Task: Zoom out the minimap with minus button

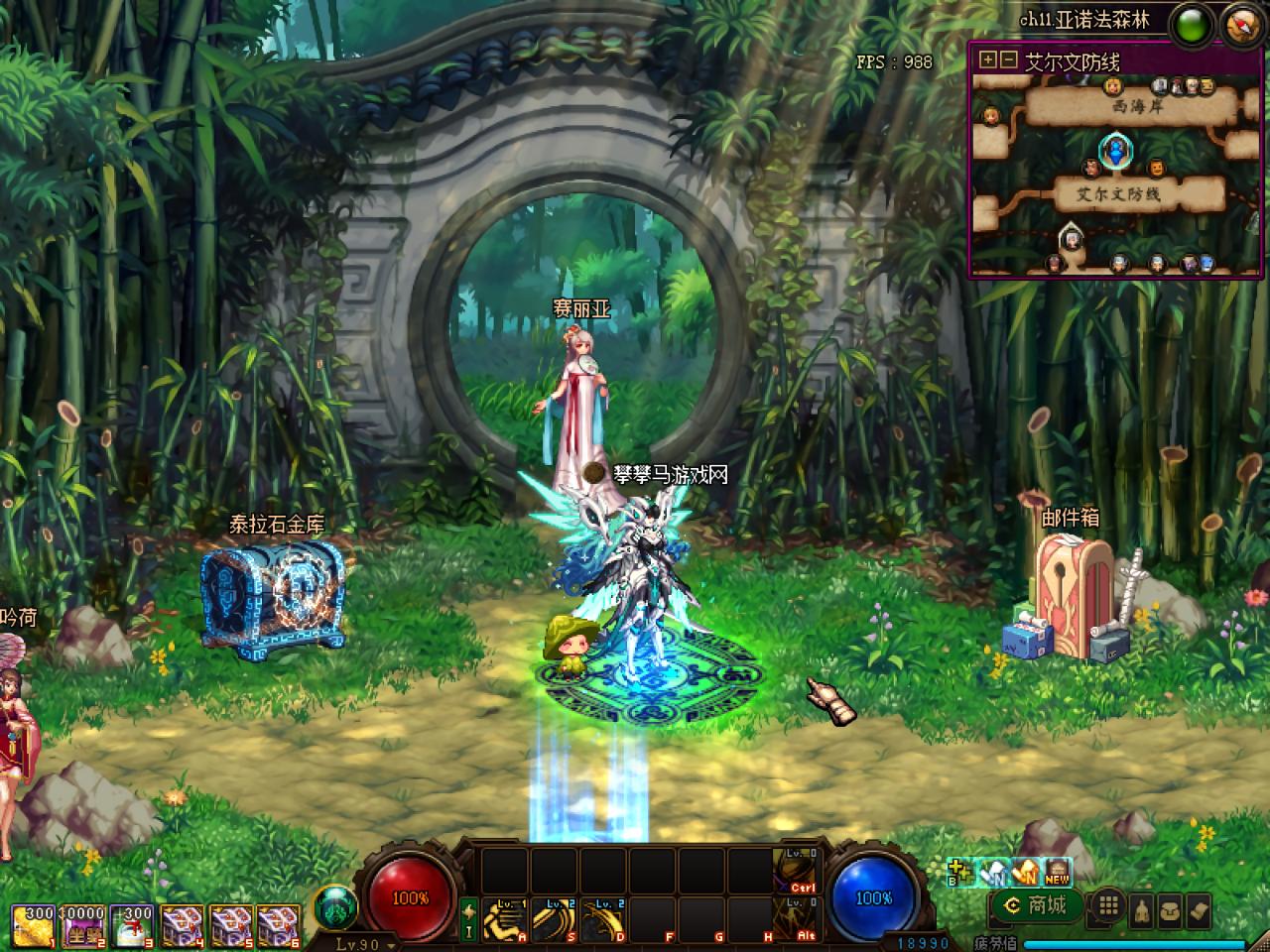Action: click(x=1008, y=59)
